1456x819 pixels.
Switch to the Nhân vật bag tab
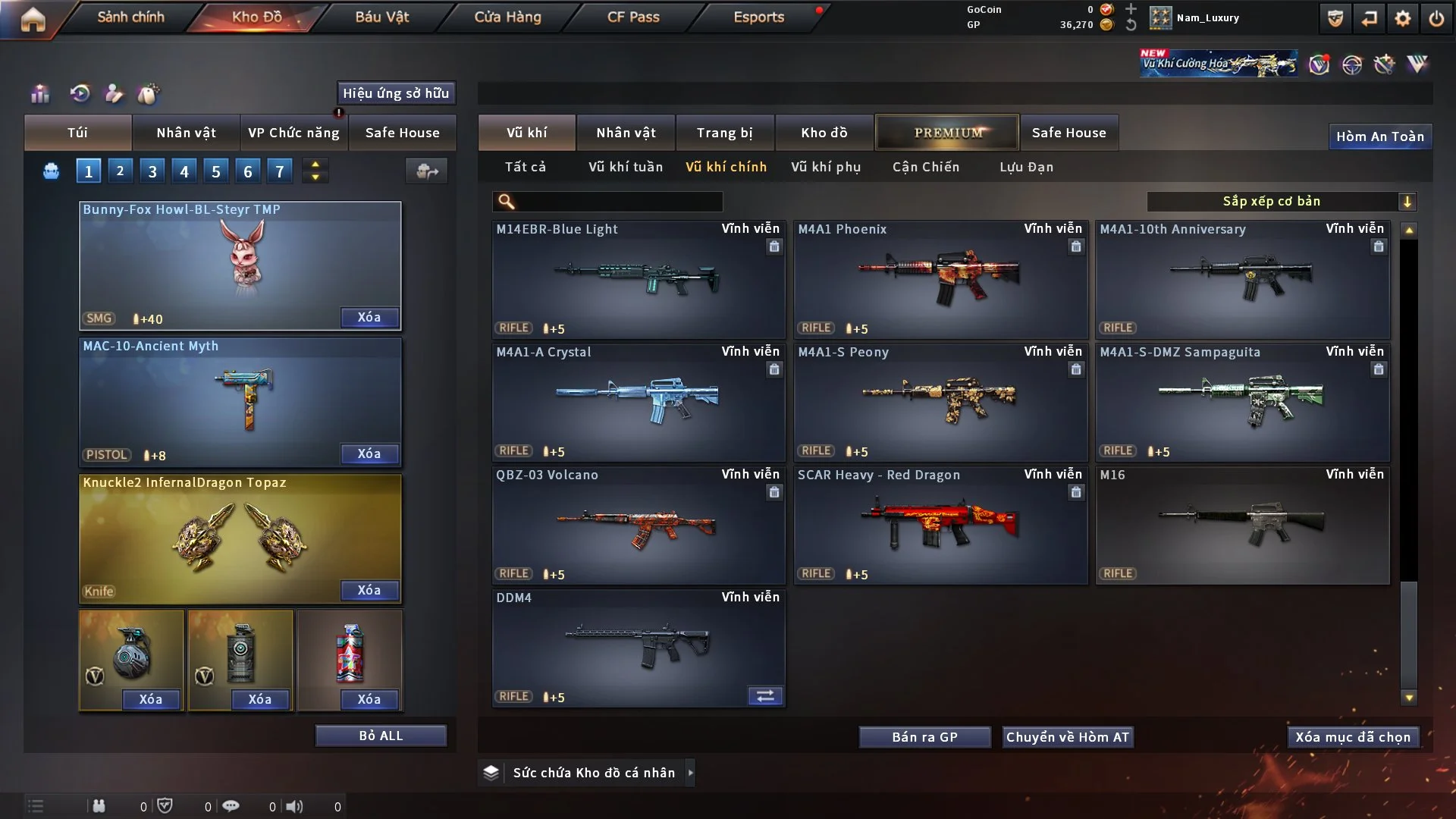(186, 133)
